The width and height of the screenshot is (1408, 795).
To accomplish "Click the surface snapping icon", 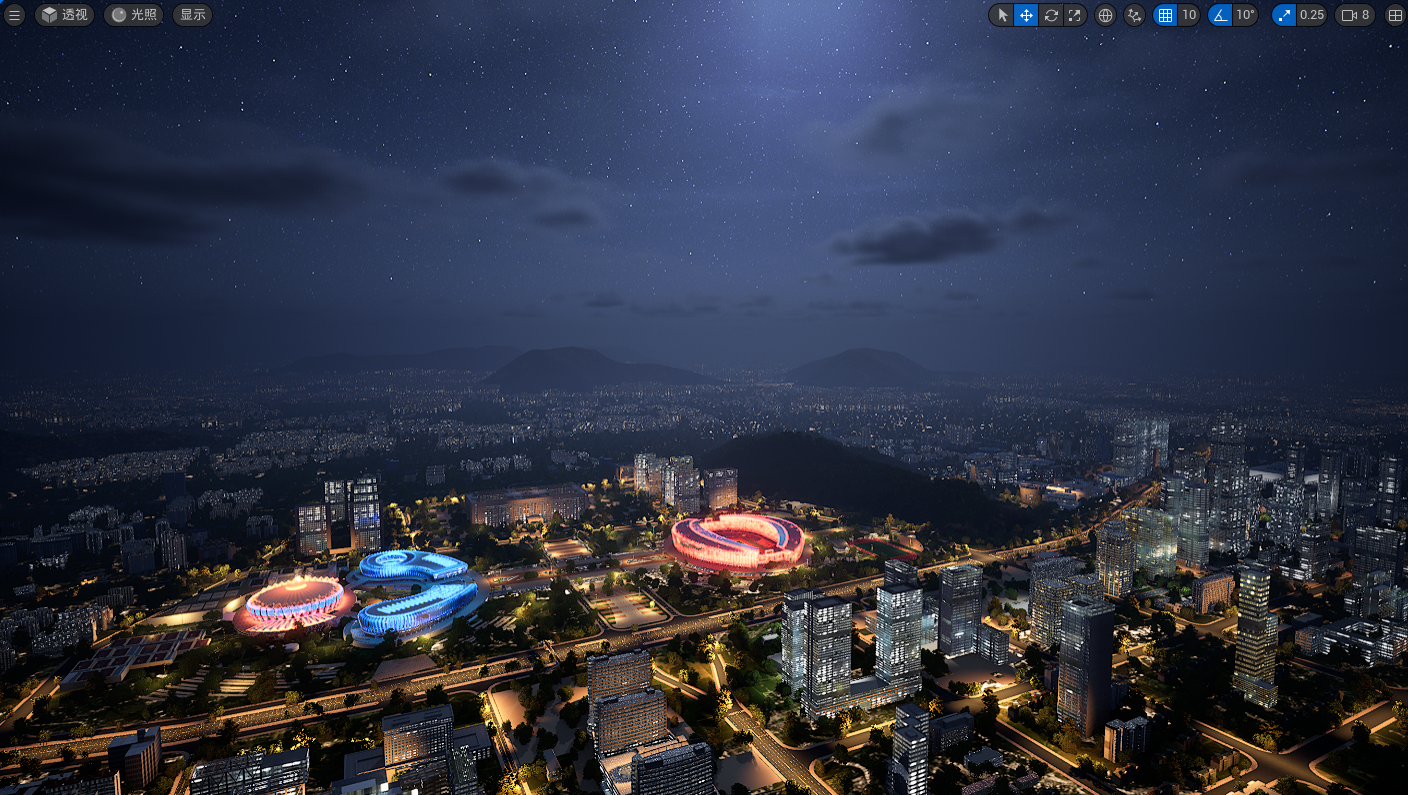I will 1134,15.
